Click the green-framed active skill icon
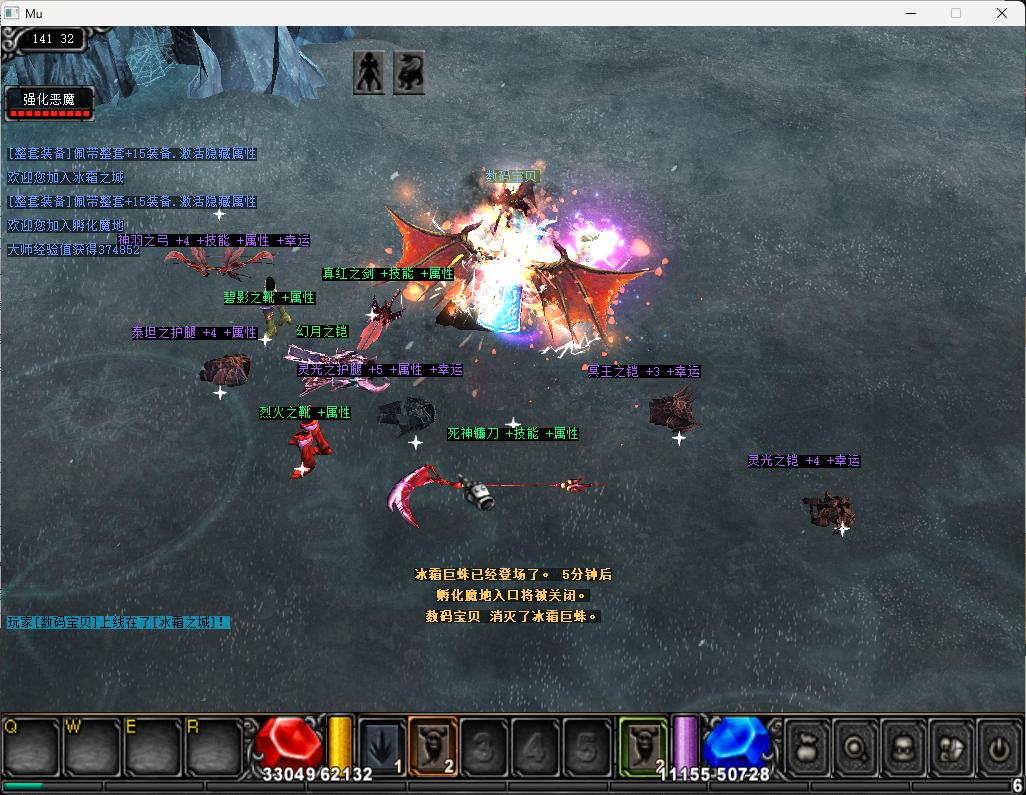This screenshot has height=795, width=1026. click(x=644, y=746)
